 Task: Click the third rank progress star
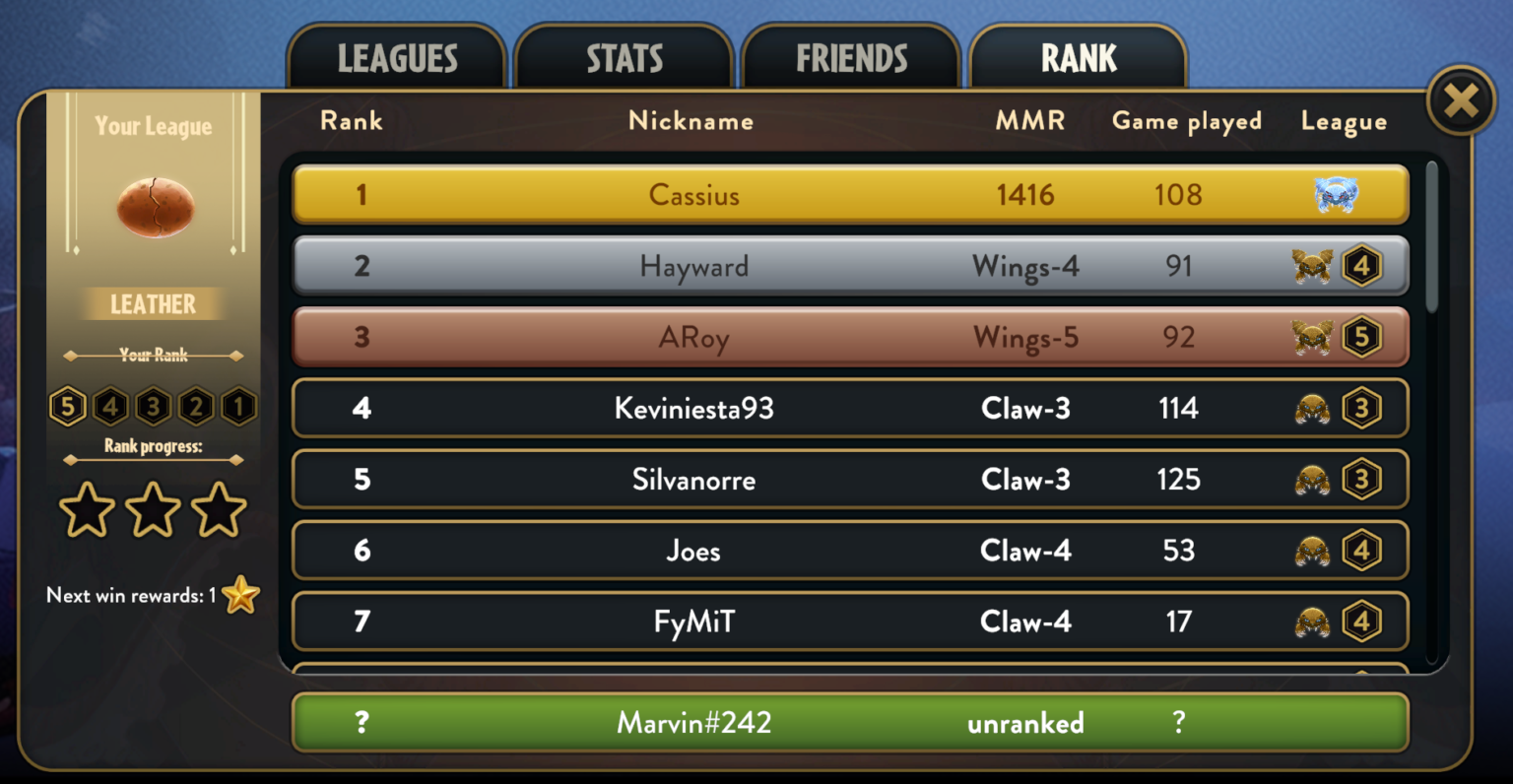[219, 510]
